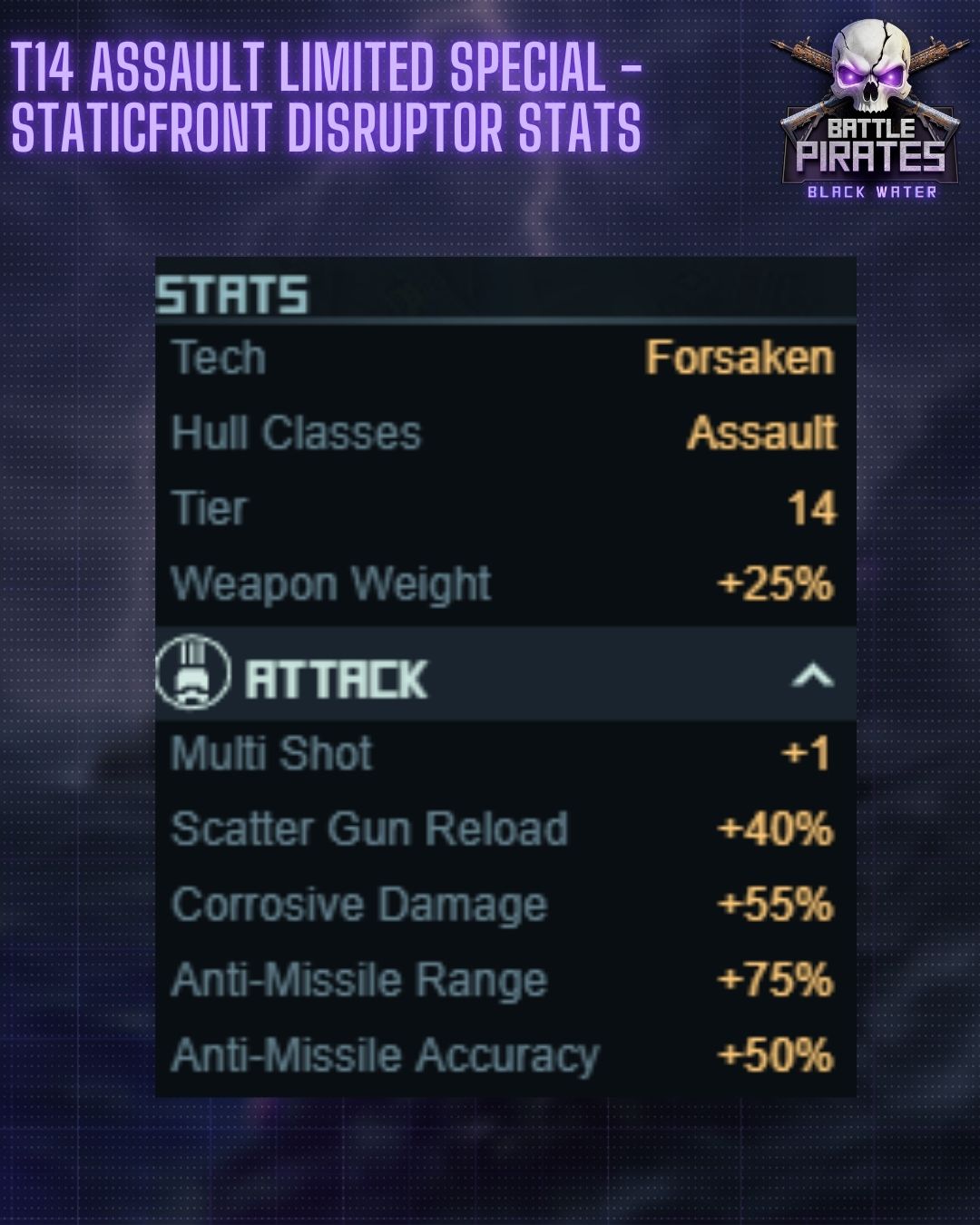The height and width of the screenshot is (1225, 980).
Task: Collapse the Attack section with the chevron arrow
Action: tap(812, 676)
